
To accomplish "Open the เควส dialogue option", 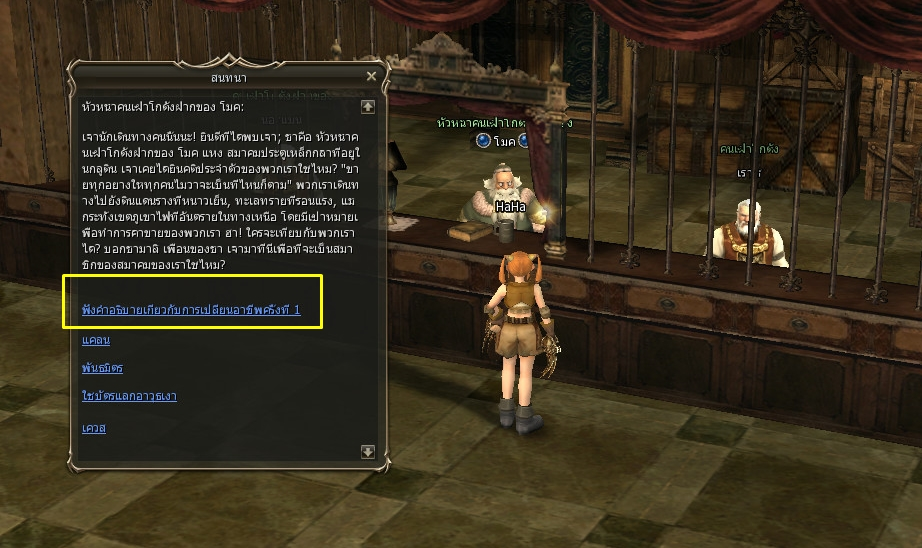I will pyautogui.click(x=94, y=428).
